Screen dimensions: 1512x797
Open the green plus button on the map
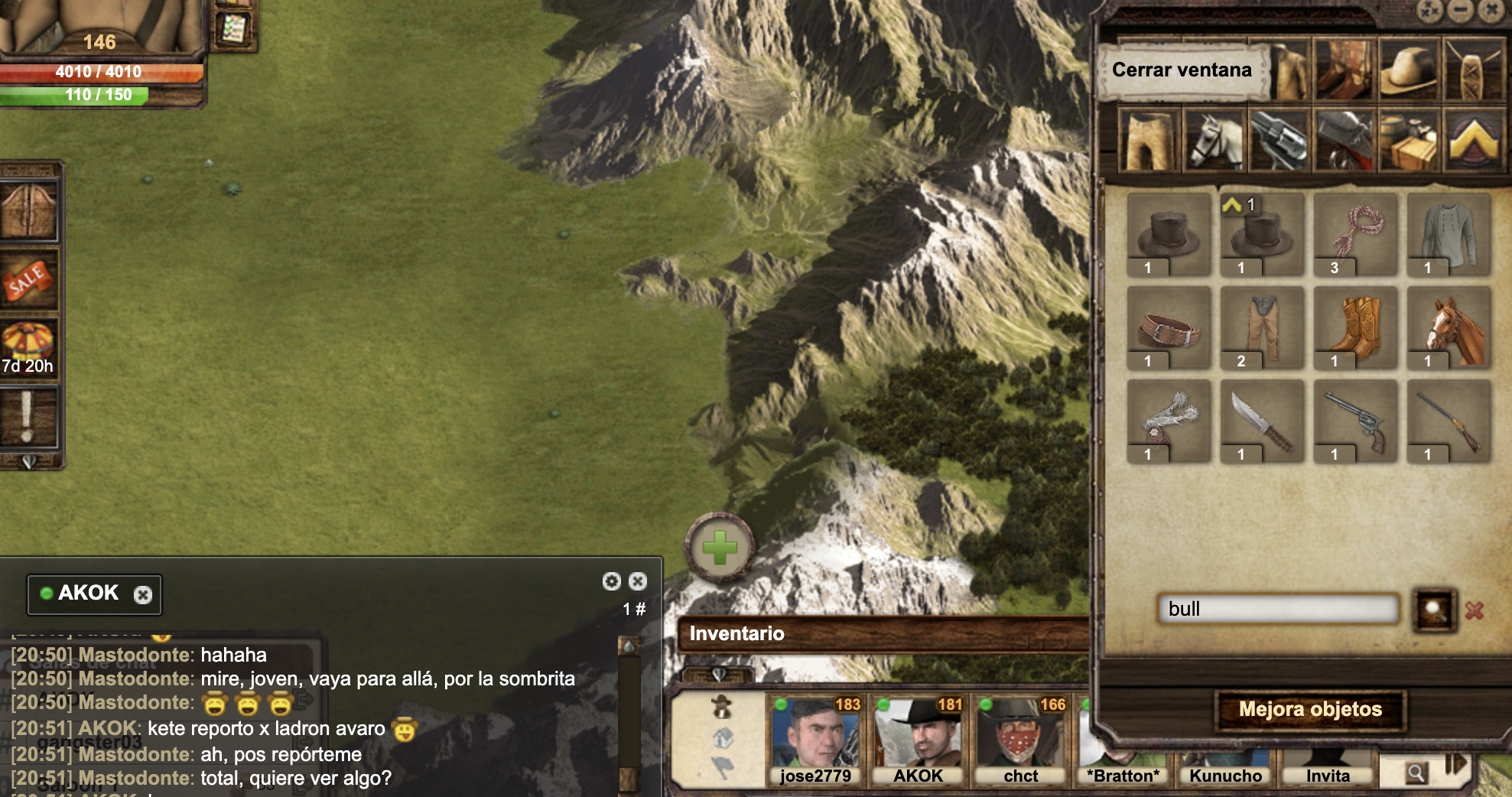720,548
